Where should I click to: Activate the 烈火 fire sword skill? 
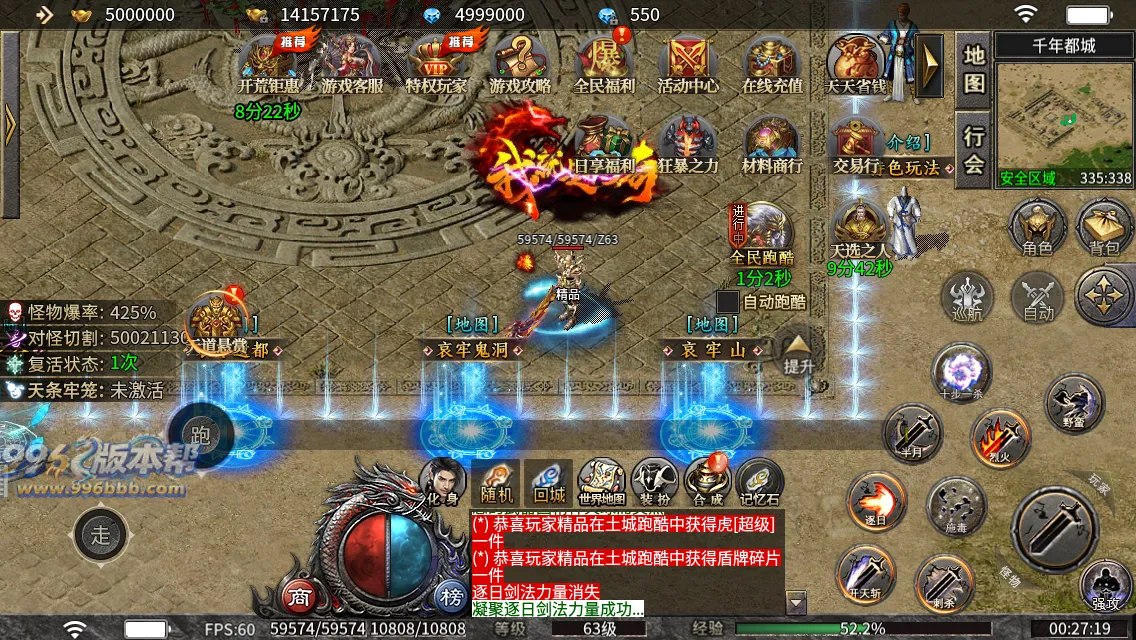click(x=1000, y=438)
